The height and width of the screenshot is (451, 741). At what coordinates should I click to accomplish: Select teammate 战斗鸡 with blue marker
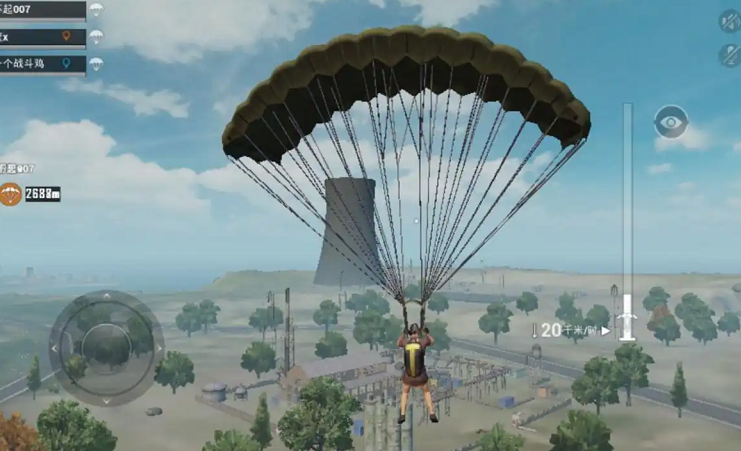click(x=42, y=64)
